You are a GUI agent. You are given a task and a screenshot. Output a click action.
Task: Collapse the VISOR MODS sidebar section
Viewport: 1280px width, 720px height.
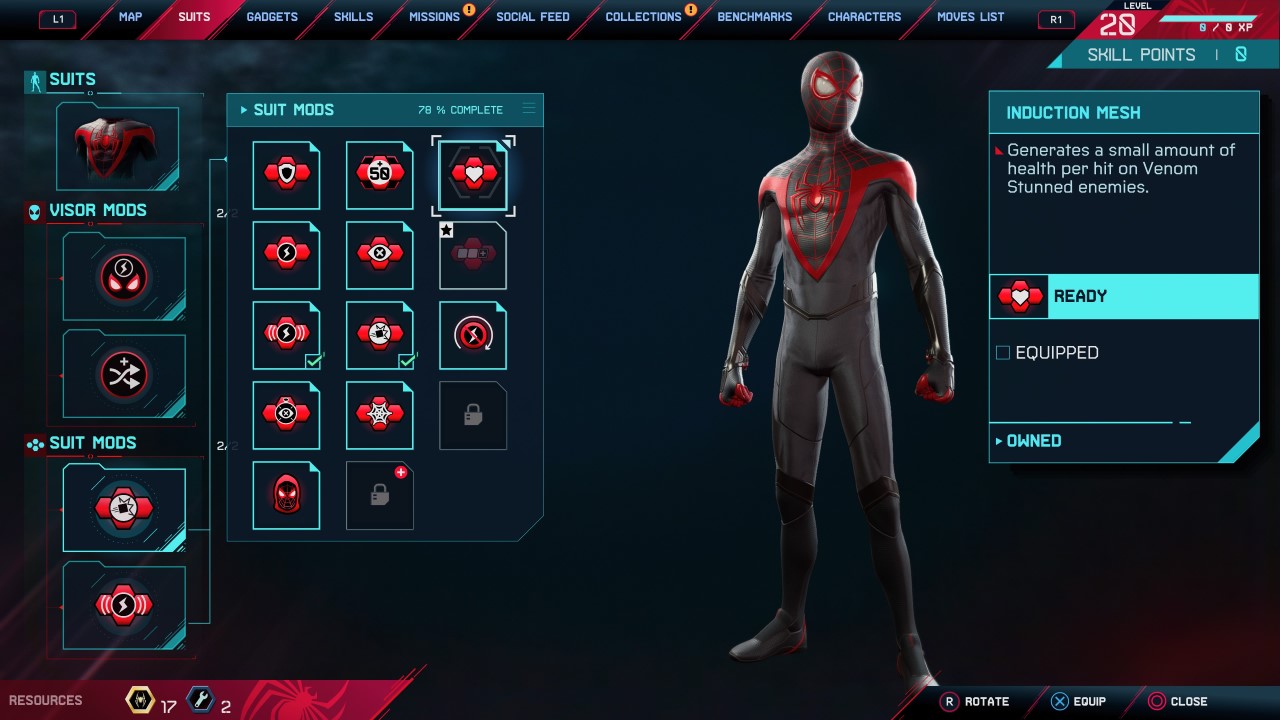pyautogui.click(x=88, y=210)
